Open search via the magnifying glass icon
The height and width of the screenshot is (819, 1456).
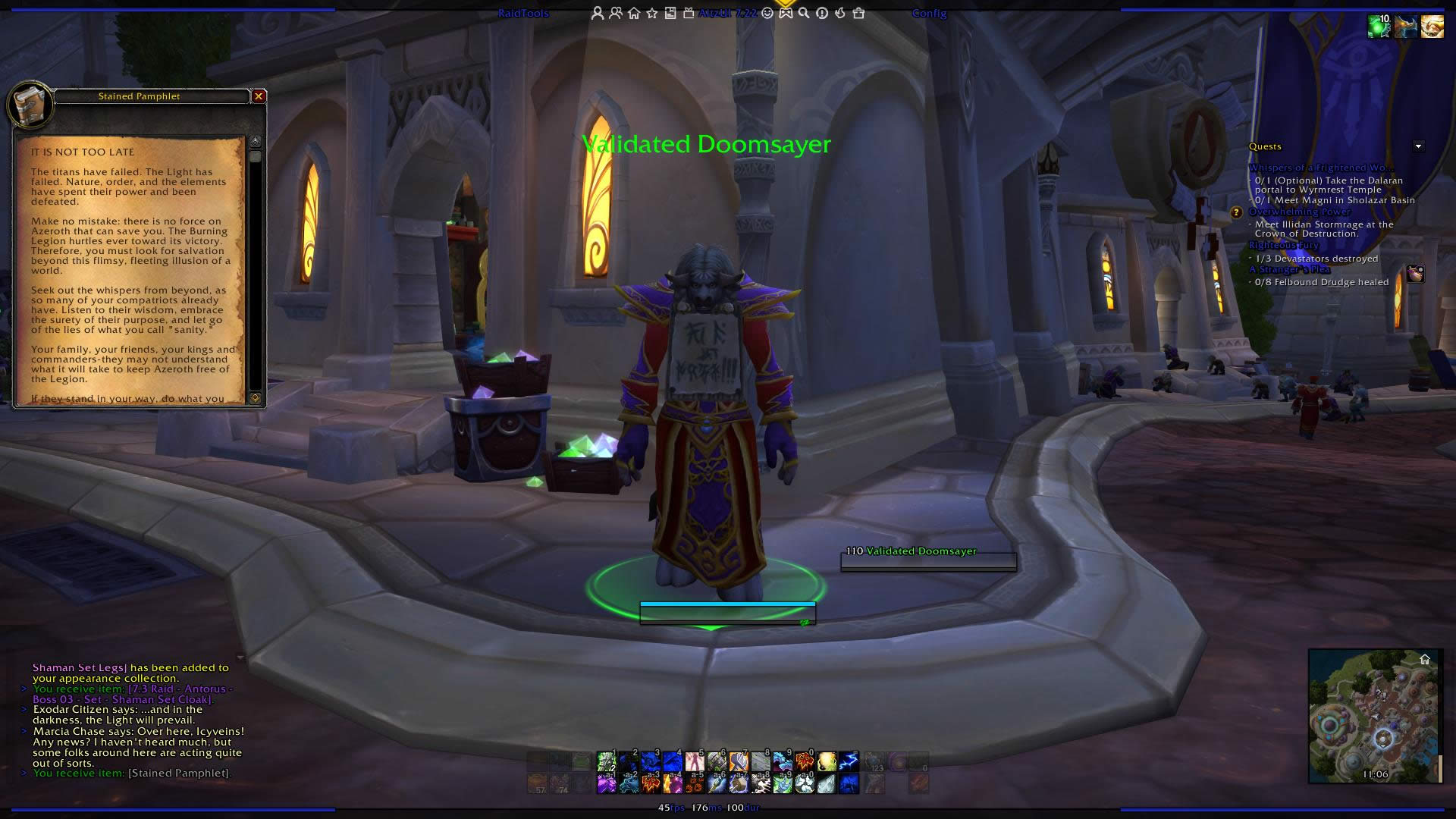(x=804, y=13)
